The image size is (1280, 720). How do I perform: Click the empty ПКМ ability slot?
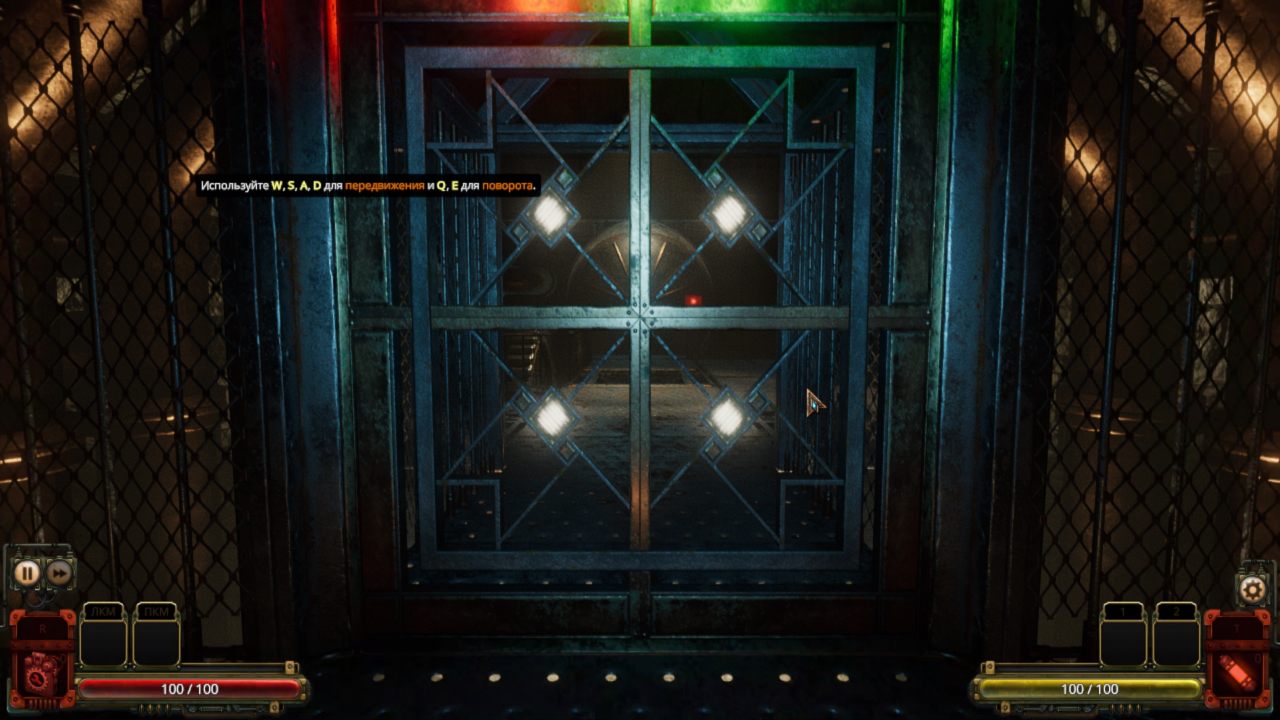[x=155, y=642]
